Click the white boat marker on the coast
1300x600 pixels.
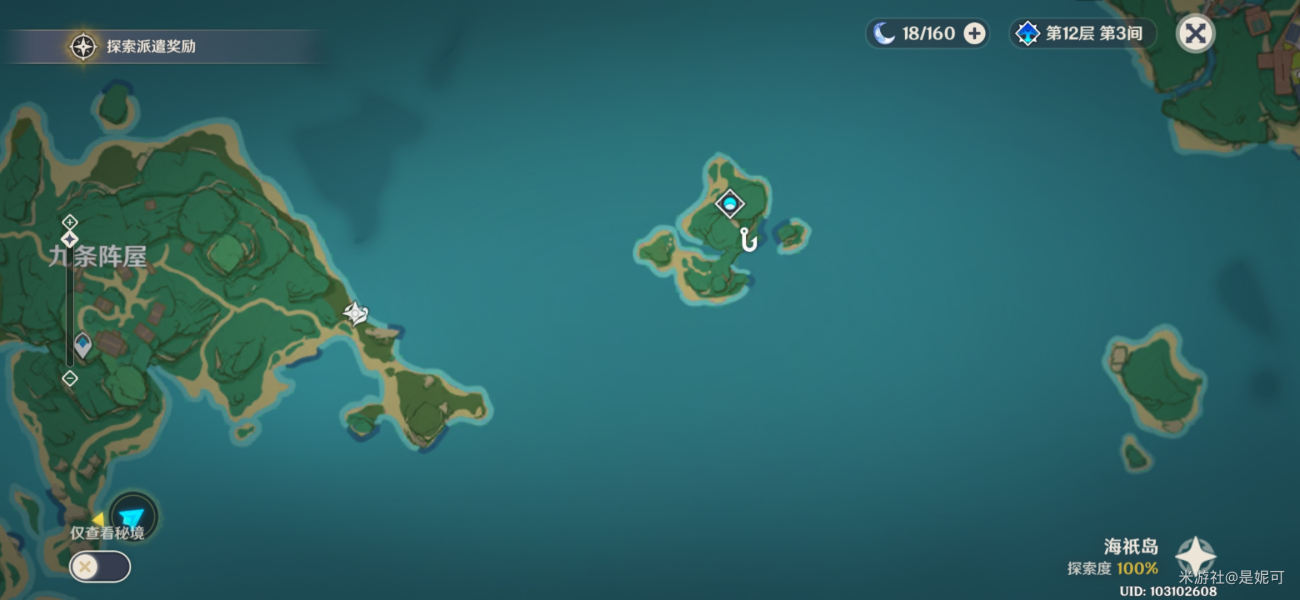(x=356, y=314)
